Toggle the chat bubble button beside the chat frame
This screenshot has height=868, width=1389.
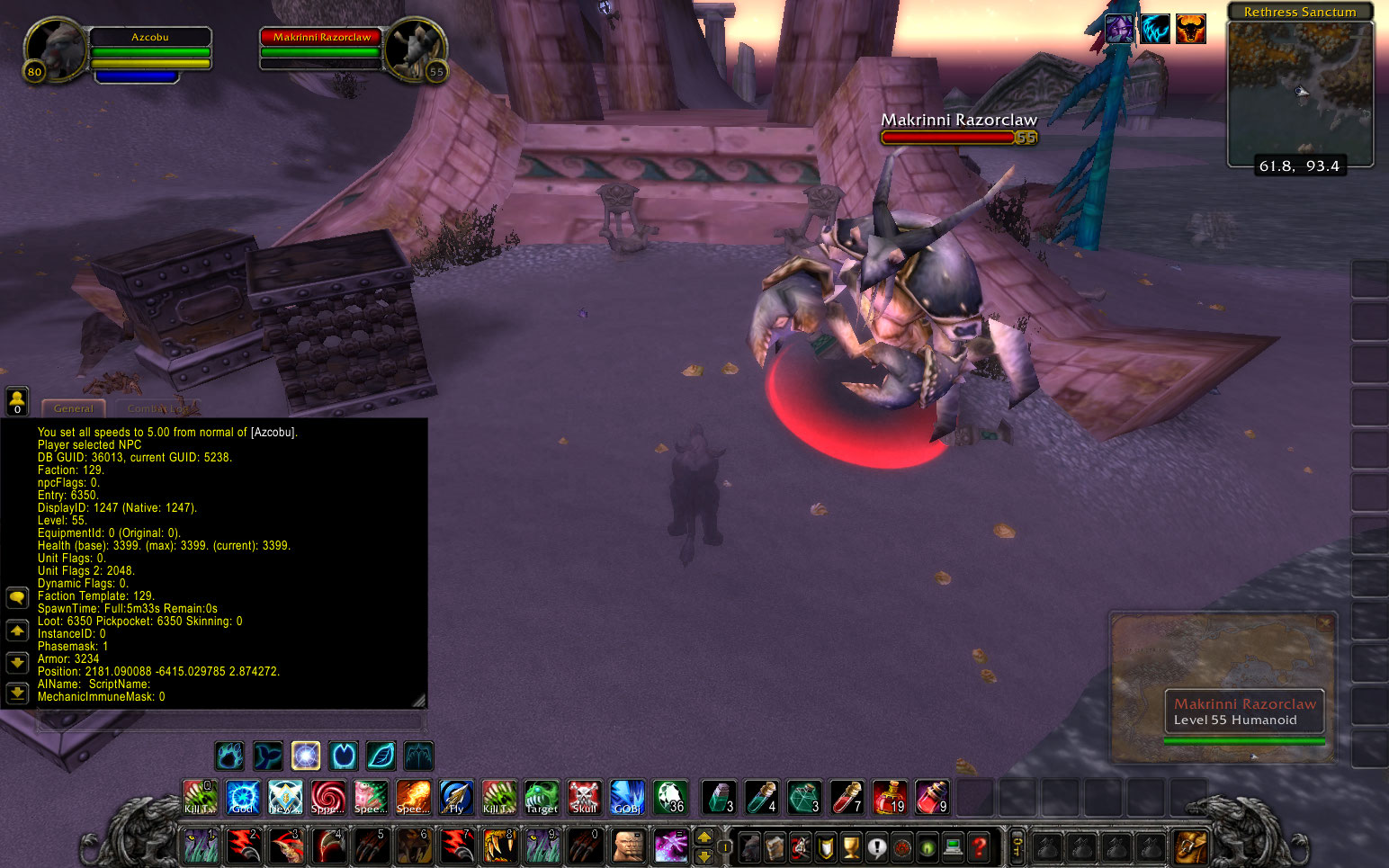point(17,597)
